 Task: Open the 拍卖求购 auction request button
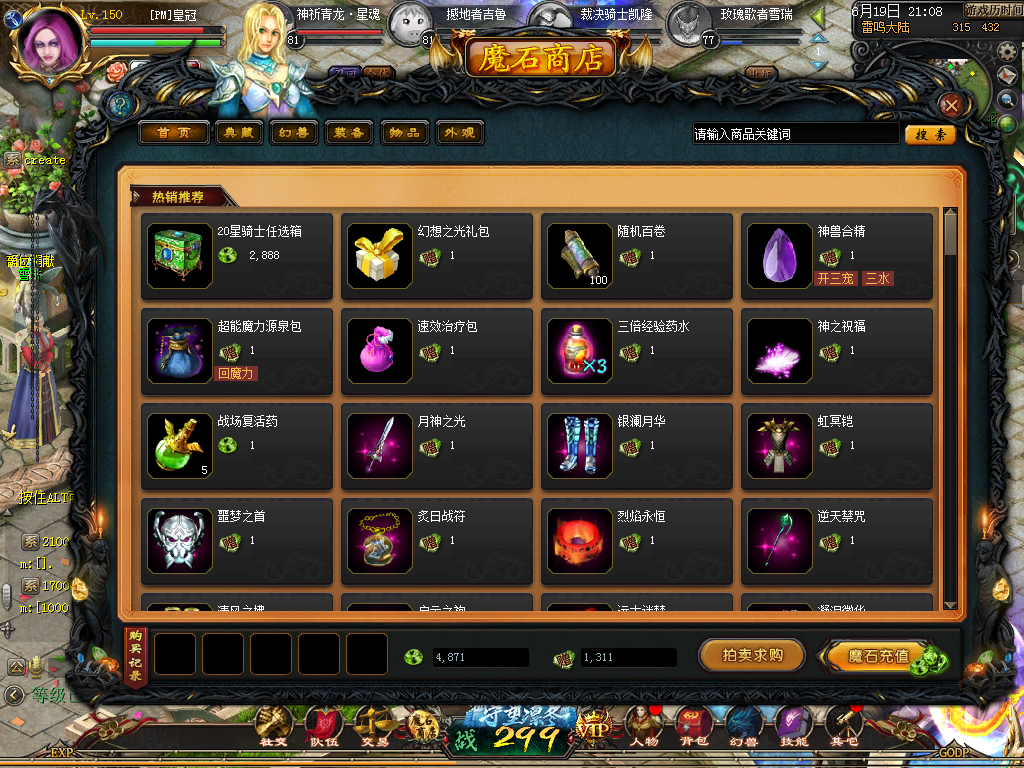(751, 656)
